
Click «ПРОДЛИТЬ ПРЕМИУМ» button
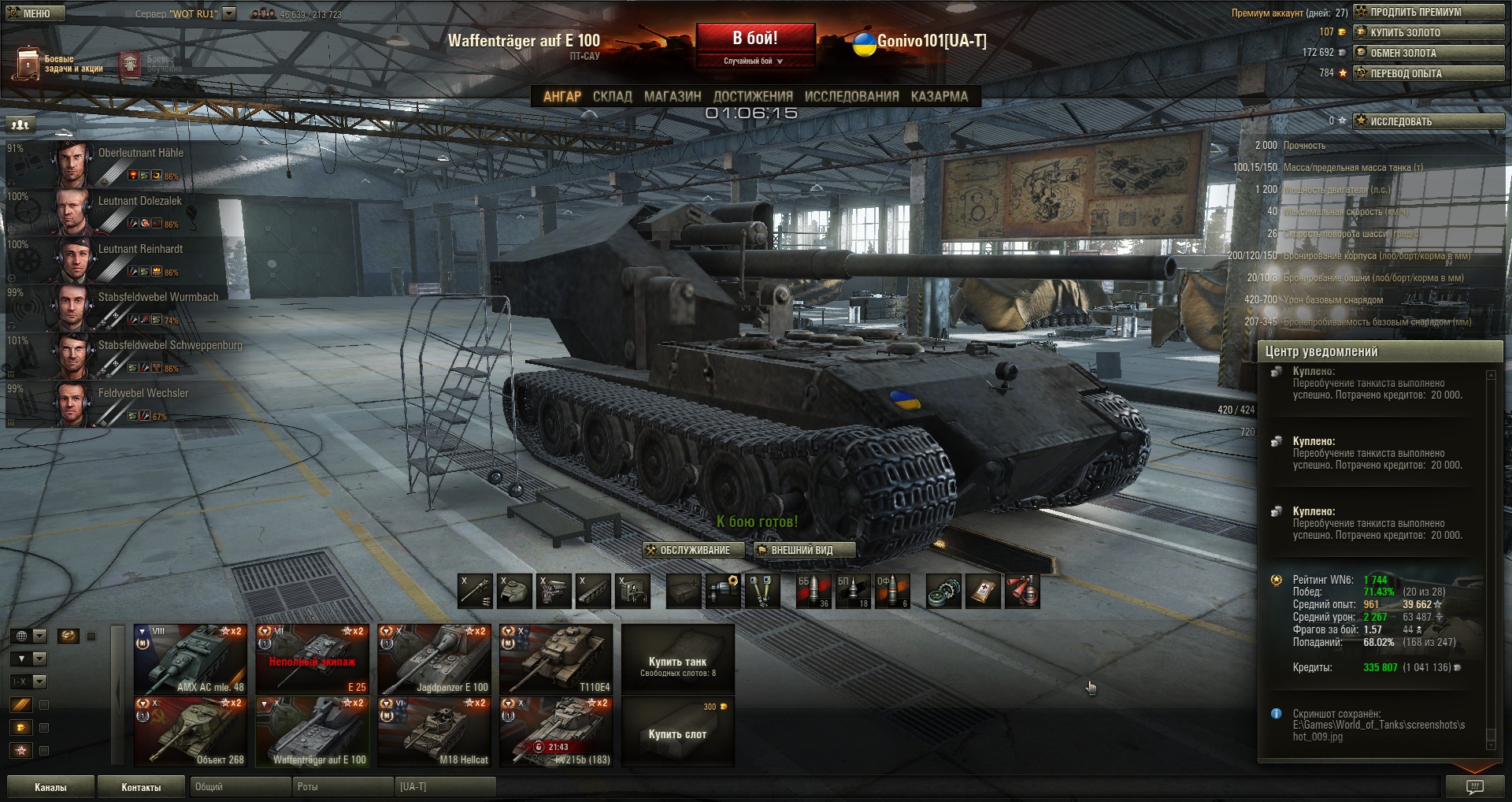point(1429,12)
